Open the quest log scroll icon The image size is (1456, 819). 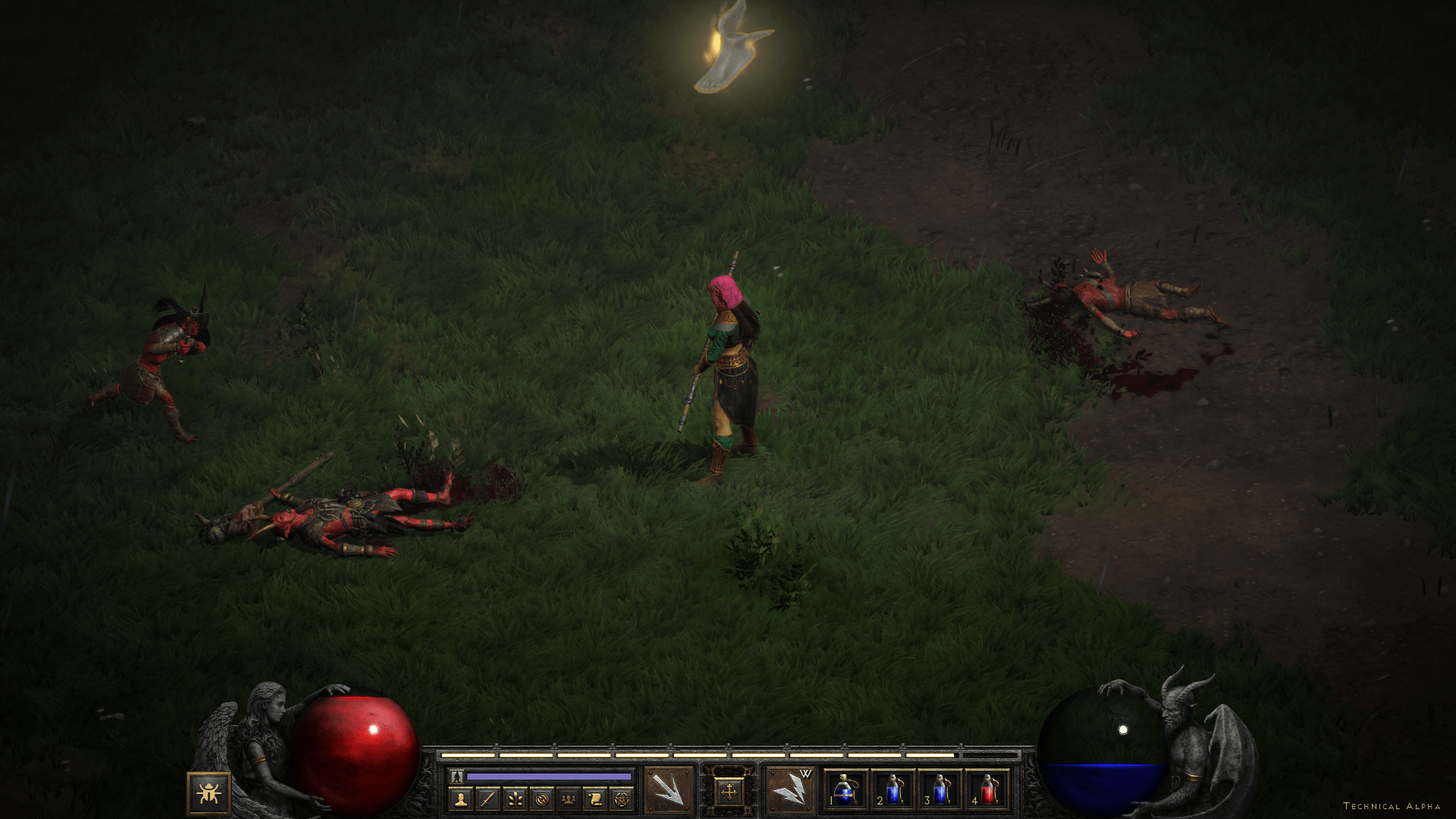pos(595,799)
